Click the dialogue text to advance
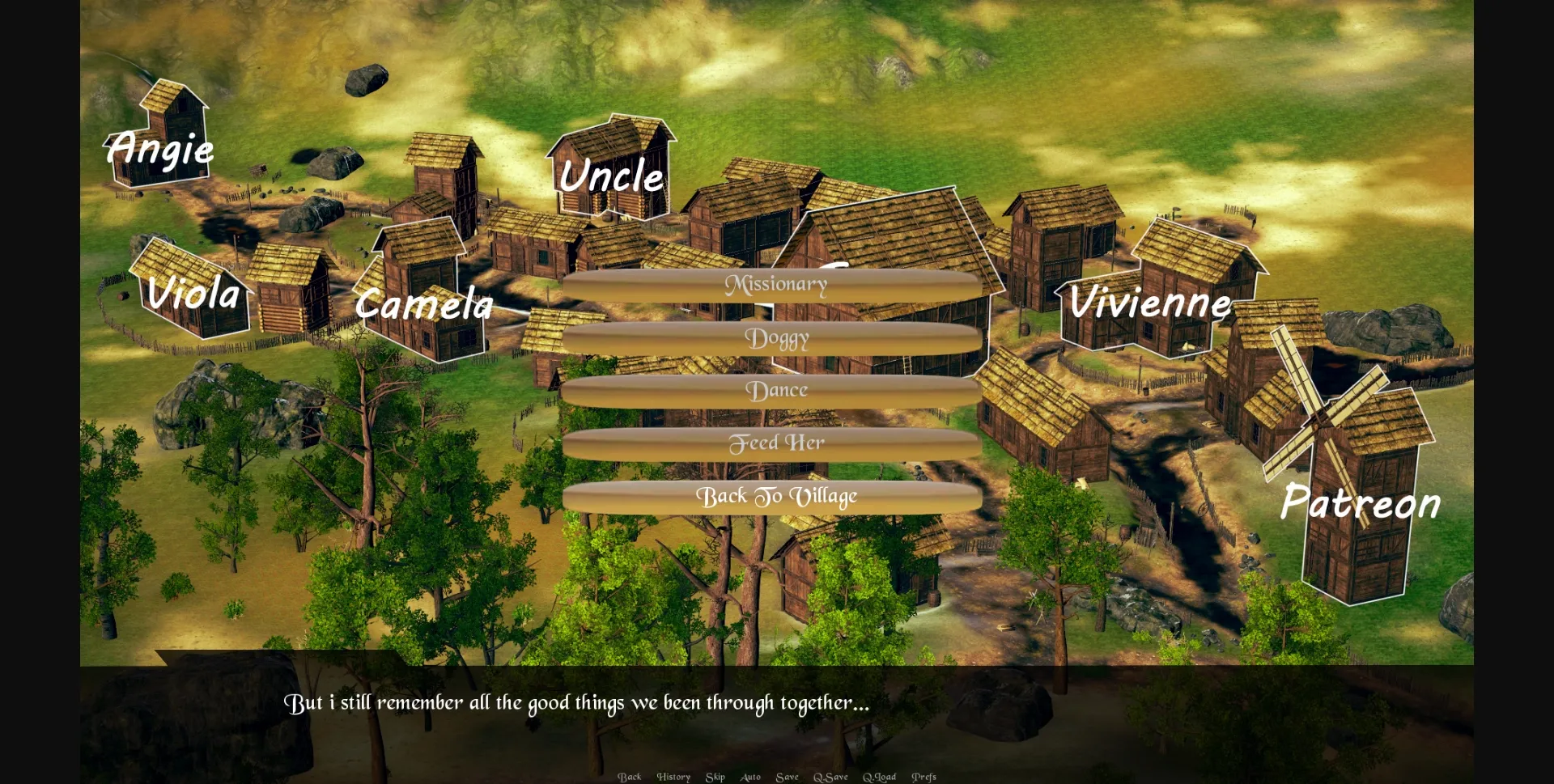 (x=576, y=703)
